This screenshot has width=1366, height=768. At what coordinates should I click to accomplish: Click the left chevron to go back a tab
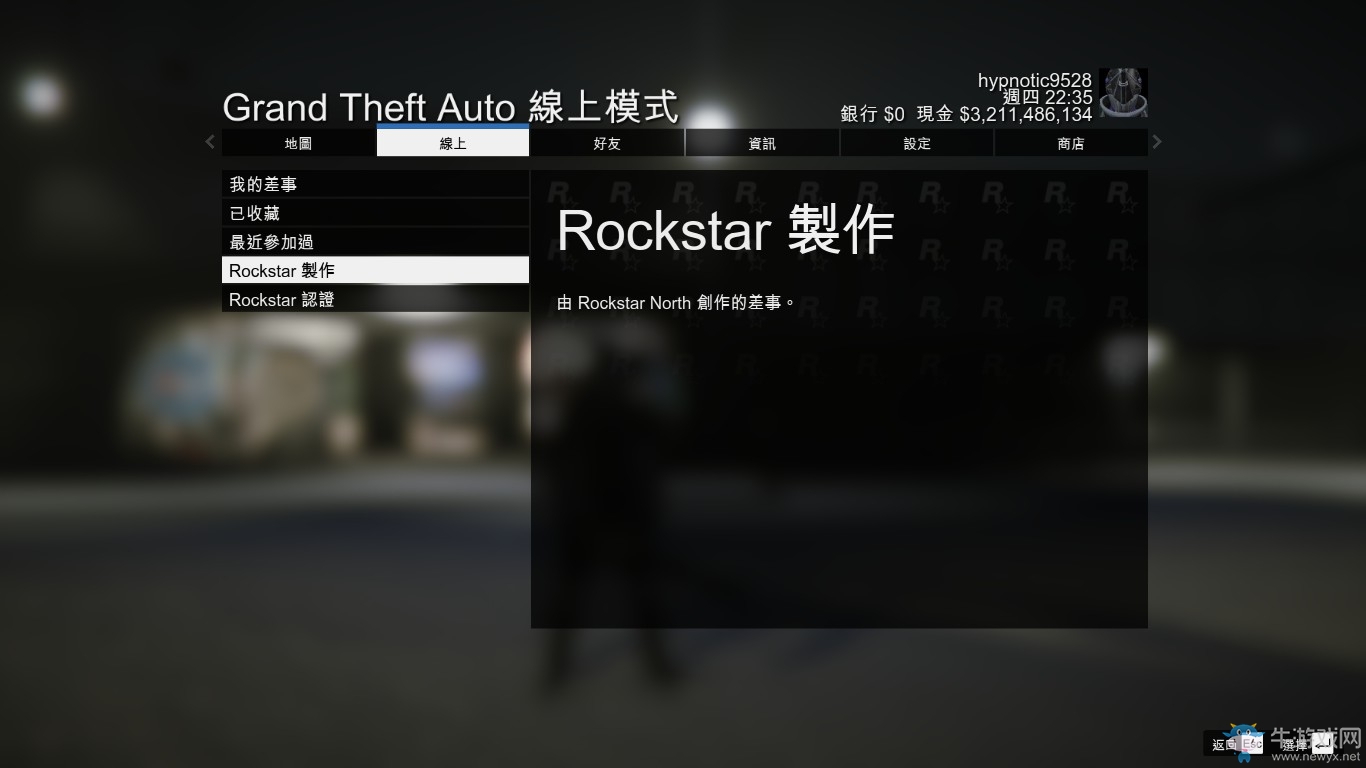(210, 142)
